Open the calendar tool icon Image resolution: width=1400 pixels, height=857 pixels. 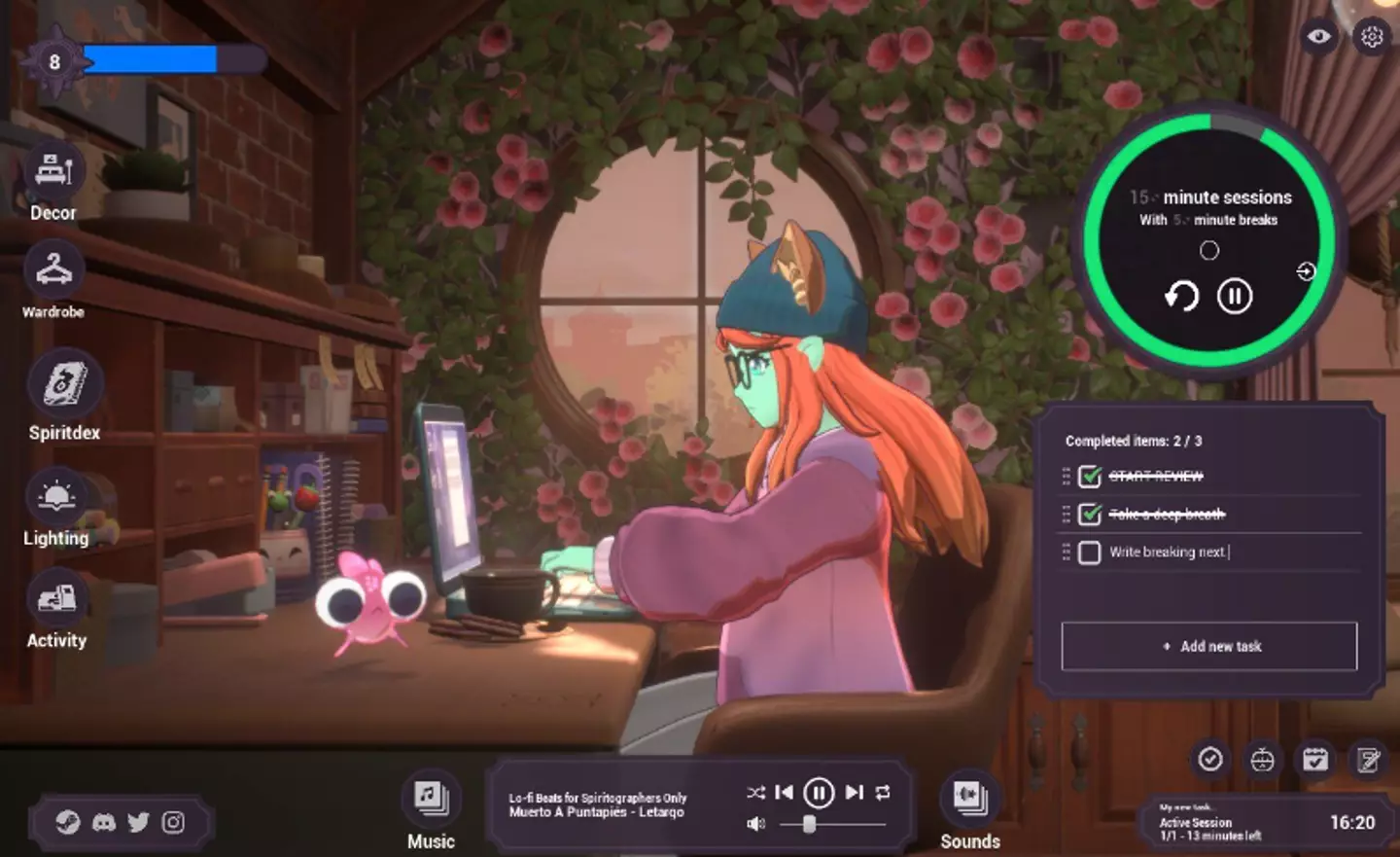tap(1315, 760)
